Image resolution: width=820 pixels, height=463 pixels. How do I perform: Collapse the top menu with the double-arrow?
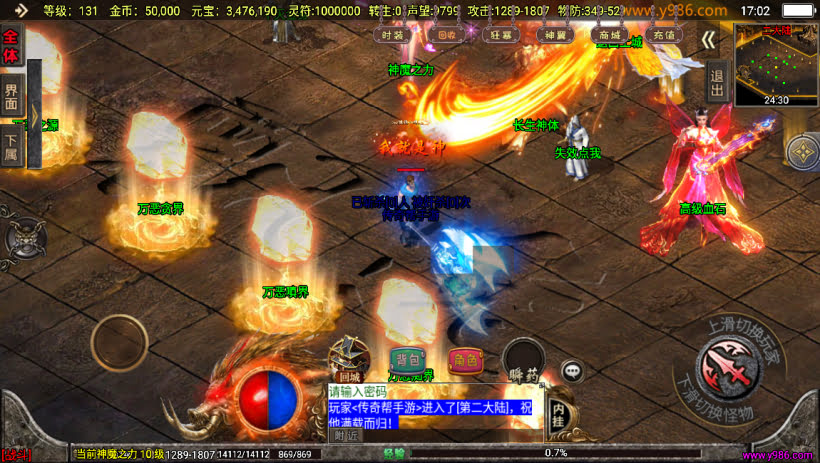pos(709,39)
